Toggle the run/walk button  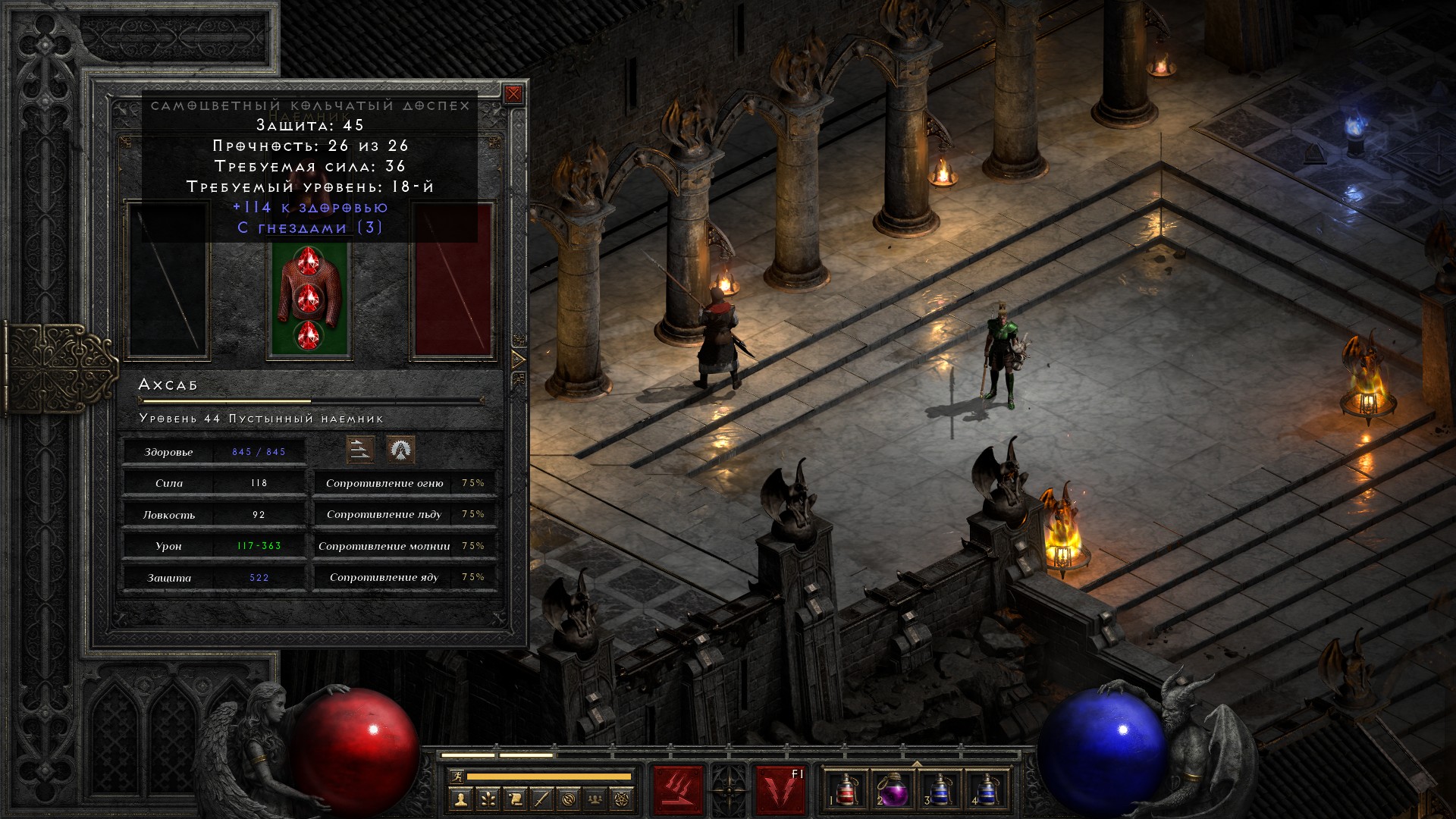456,776
